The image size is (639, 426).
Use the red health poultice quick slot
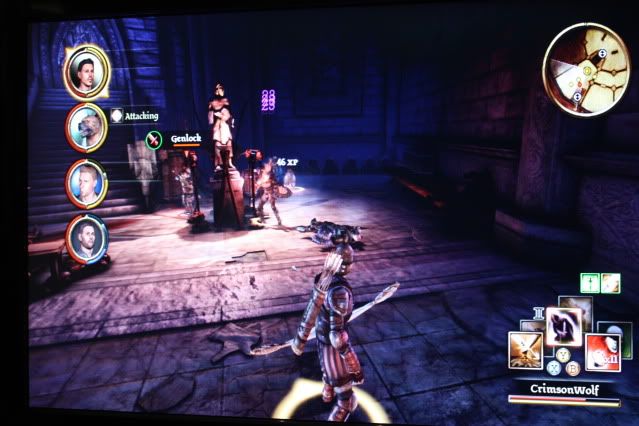(602, 352)
